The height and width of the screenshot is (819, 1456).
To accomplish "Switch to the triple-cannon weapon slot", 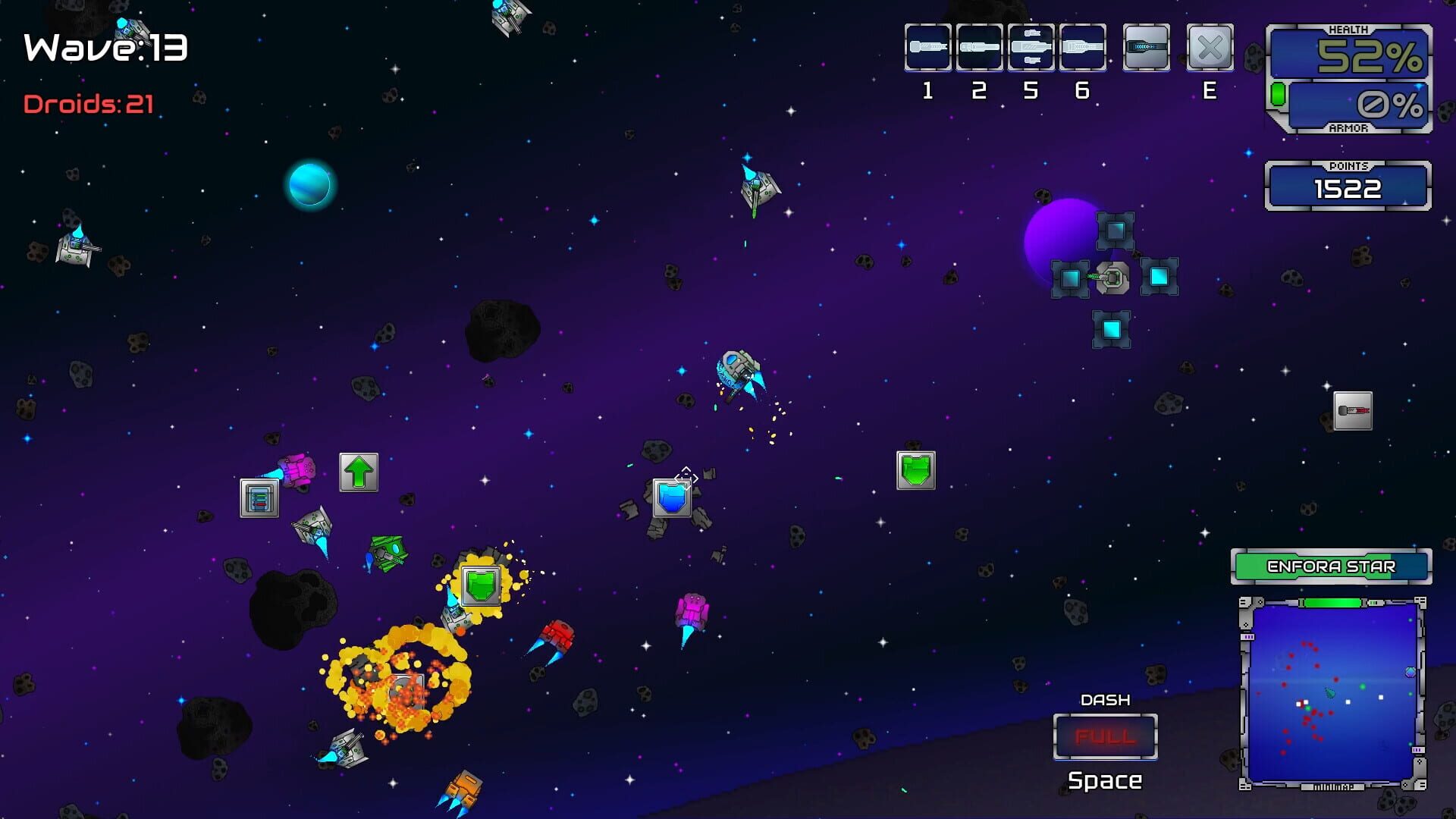I will (x=1031, y=47).
